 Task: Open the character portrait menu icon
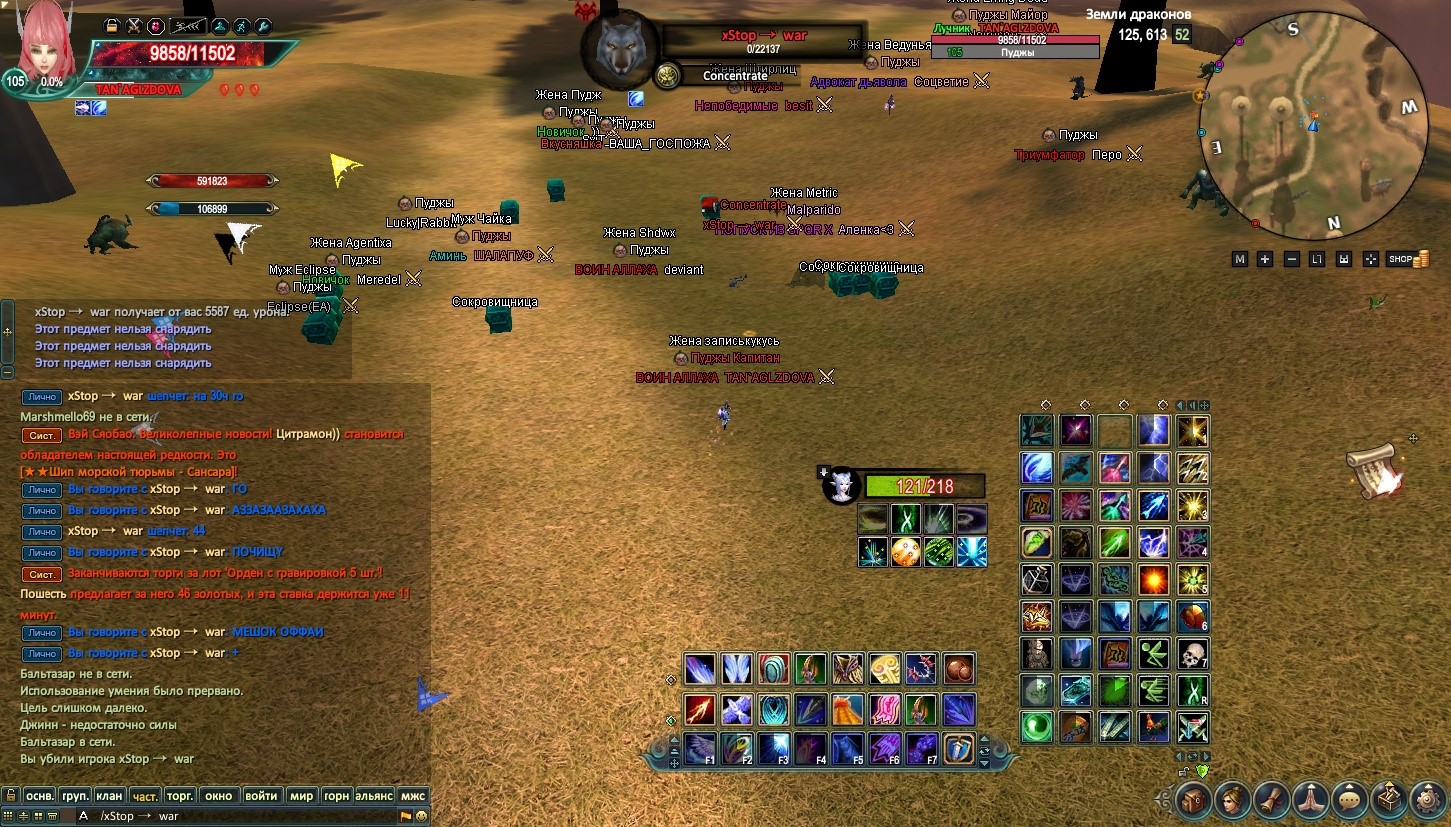point(1233,801)
